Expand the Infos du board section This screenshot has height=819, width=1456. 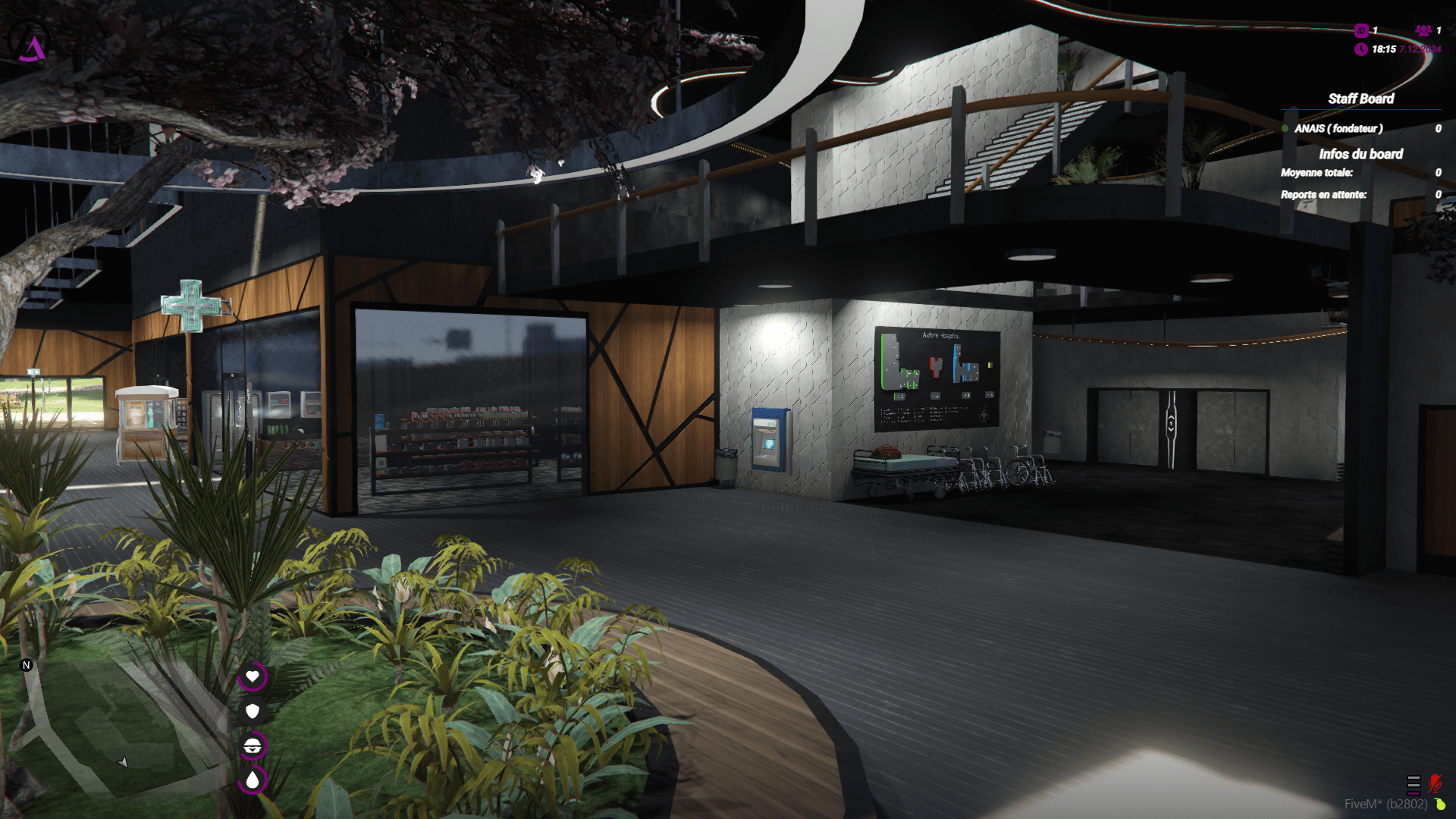click(x=1362, y=155)
